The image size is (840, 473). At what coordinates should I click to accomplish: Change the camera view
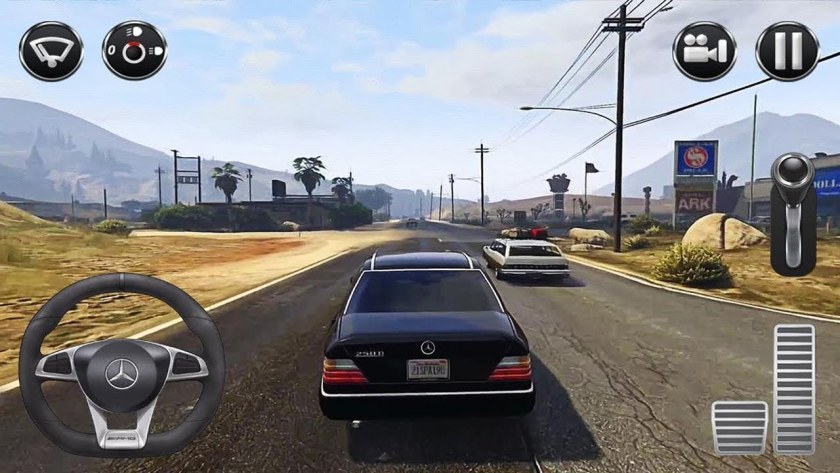tap(704, 50)
